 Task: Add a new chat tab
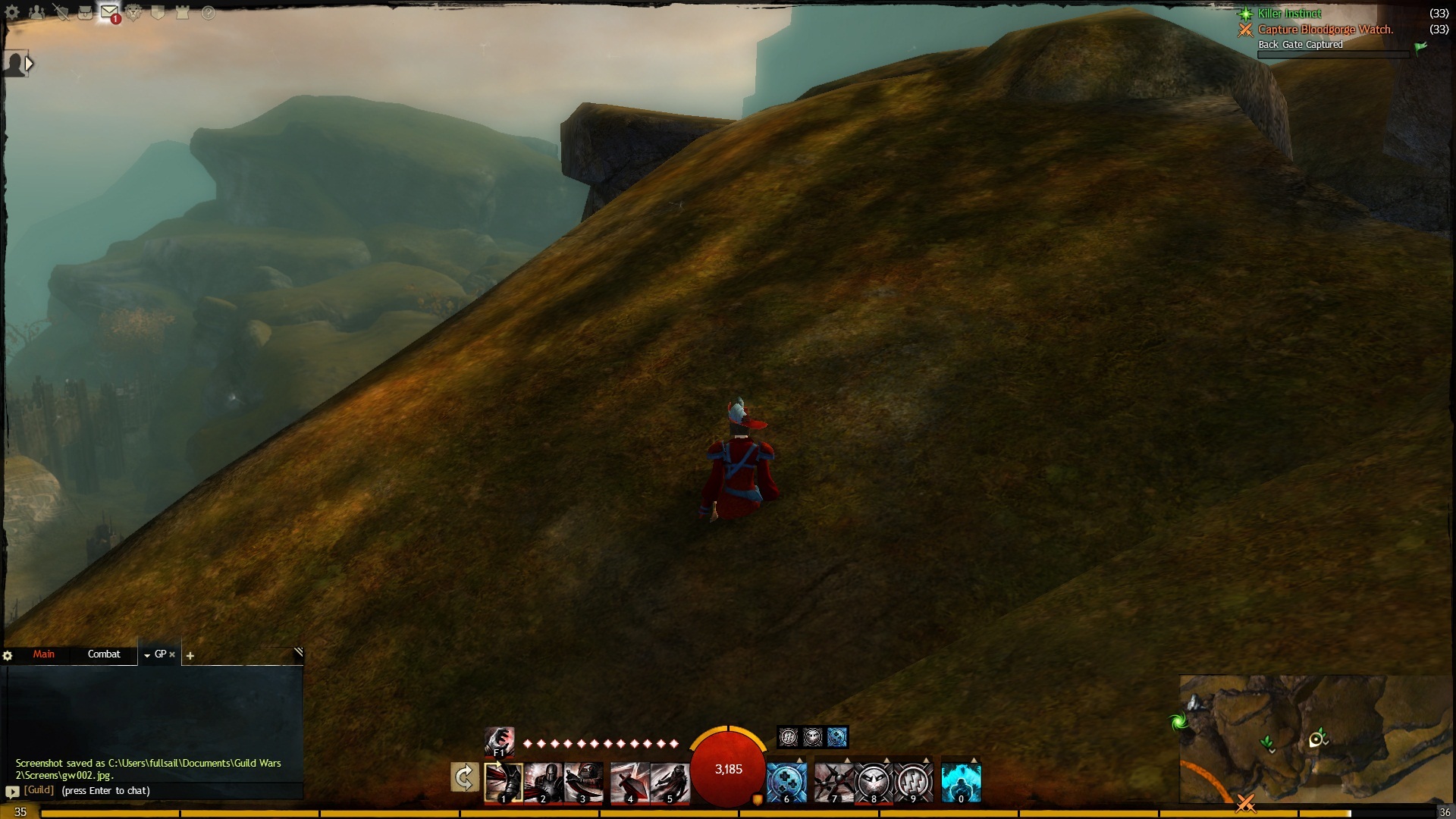coord(190,656)
